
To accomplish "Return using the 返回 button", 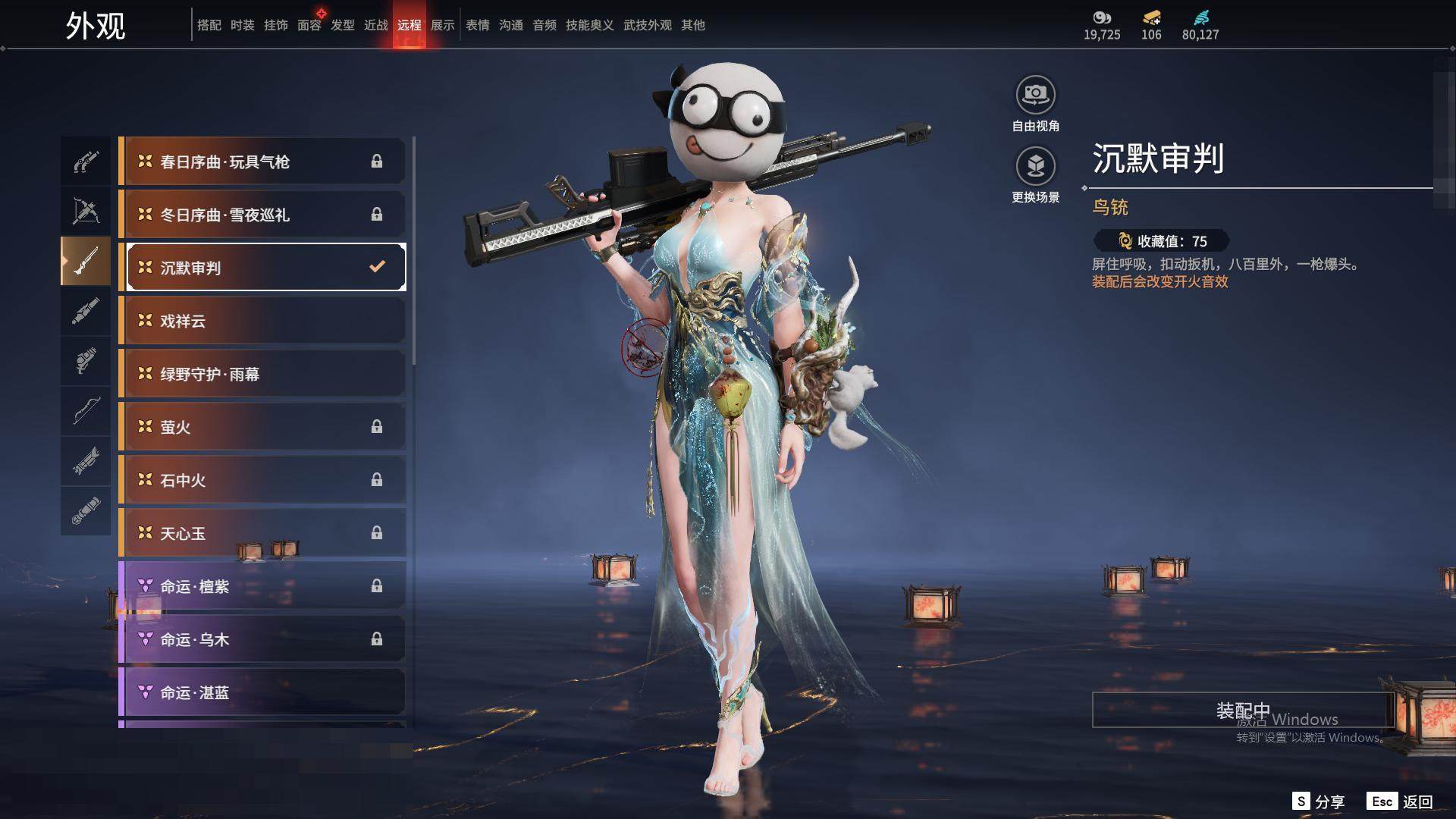I will pos(1401,802).
